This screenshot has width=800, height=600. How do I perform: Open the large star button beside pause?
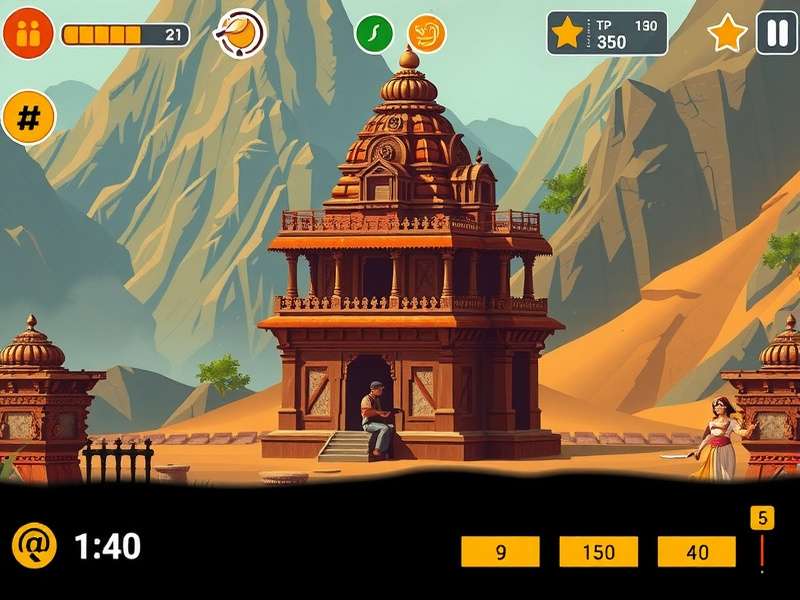click(x=727, y=34)
